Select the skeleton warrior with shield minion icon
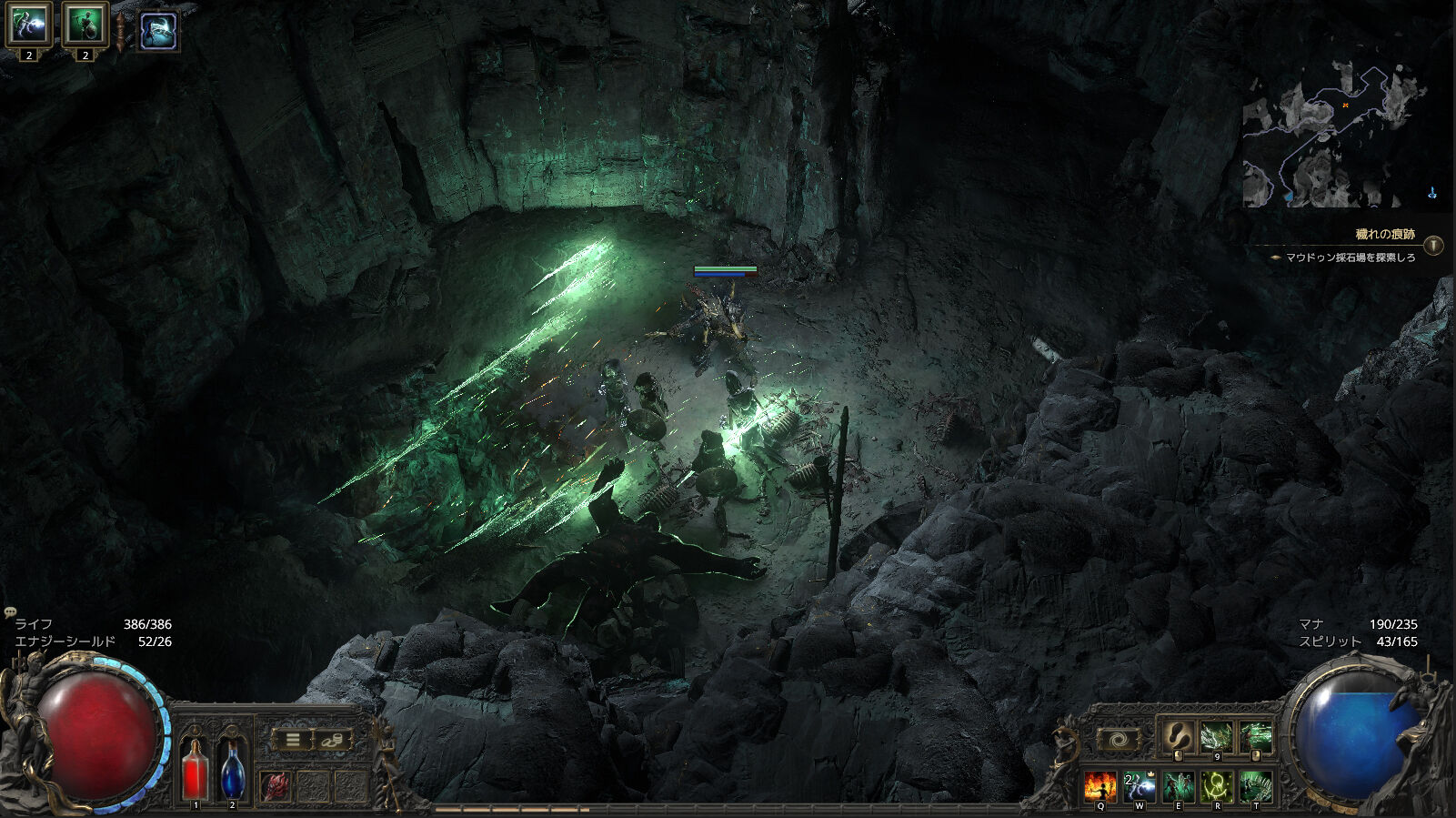The width and height of the screenshot is (1456, 818). pos(85,25)
